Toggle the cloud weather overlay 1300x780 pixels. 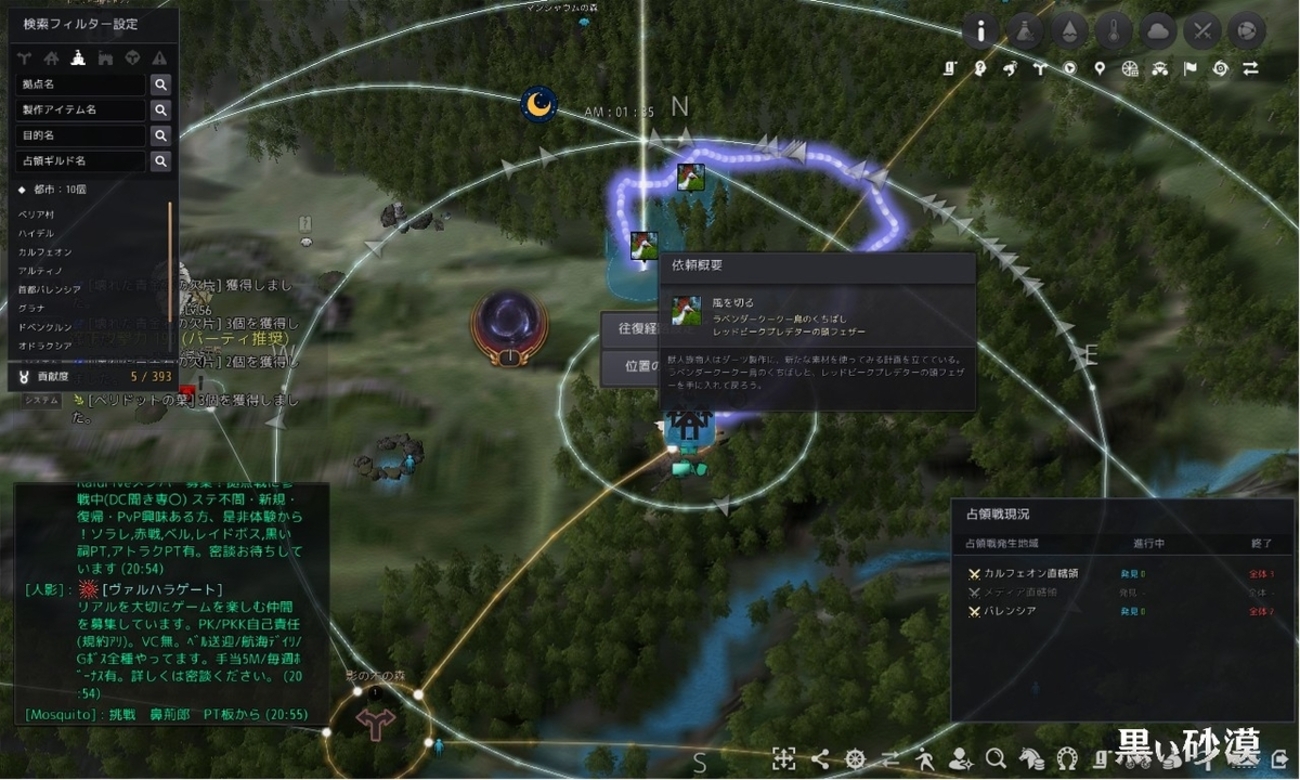point(1158,32)
